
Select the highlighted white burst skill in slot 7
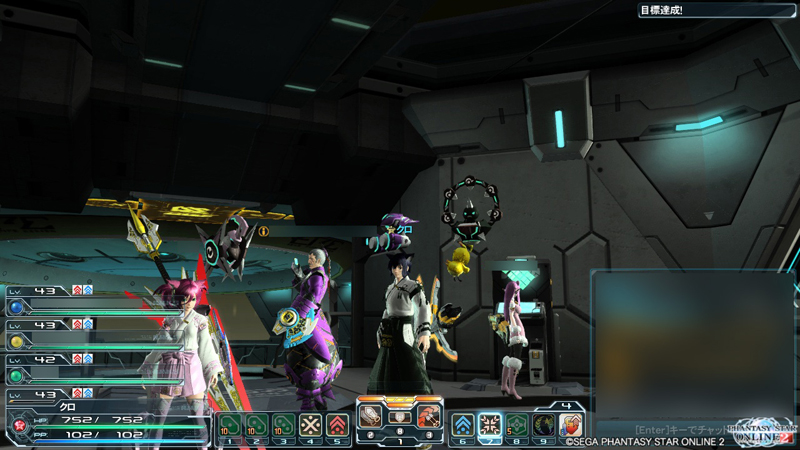click(490, 425)
